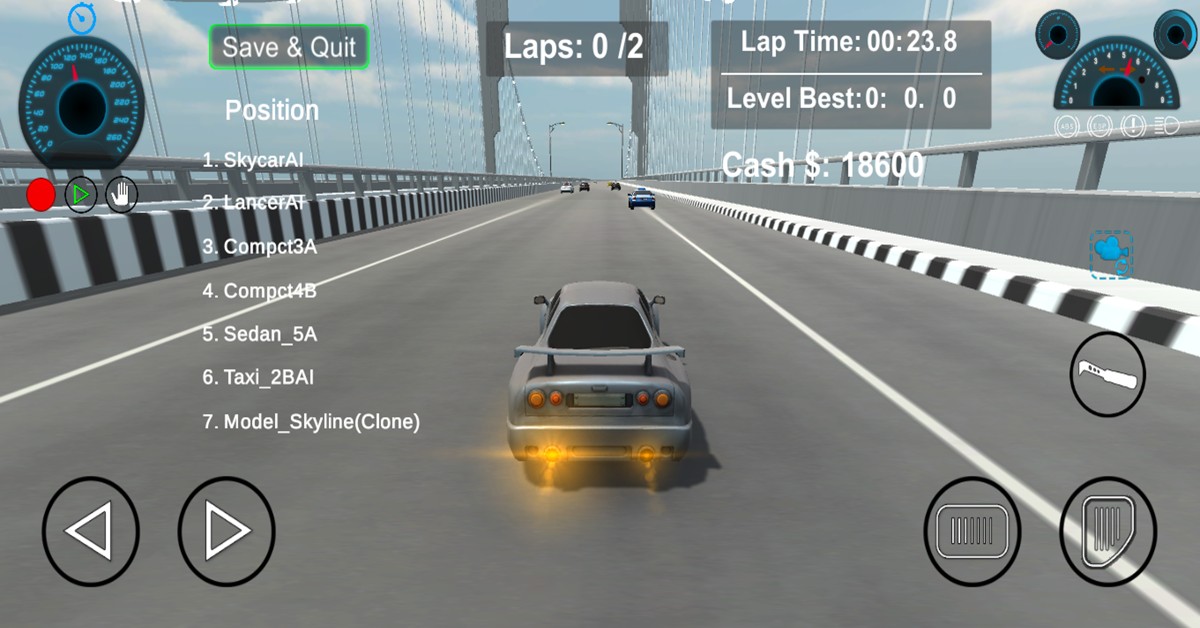The image size is (1200, 628).
Task: Hit the accelerator pedal button
Action: [1108, 531]
